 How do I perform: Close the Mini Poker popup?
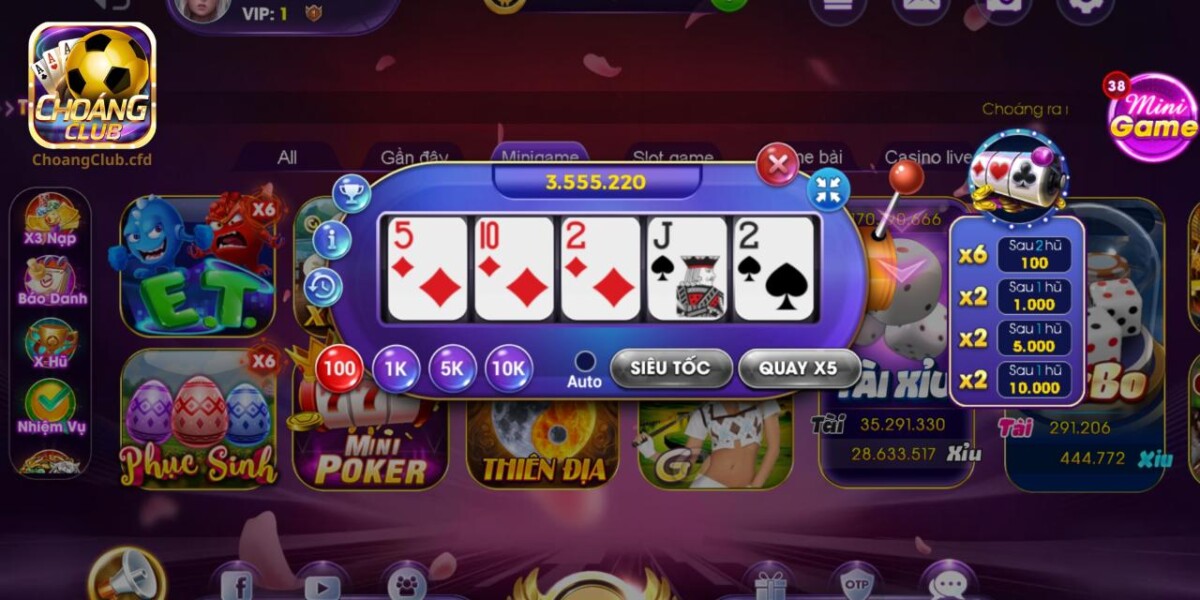click(777, 164)
